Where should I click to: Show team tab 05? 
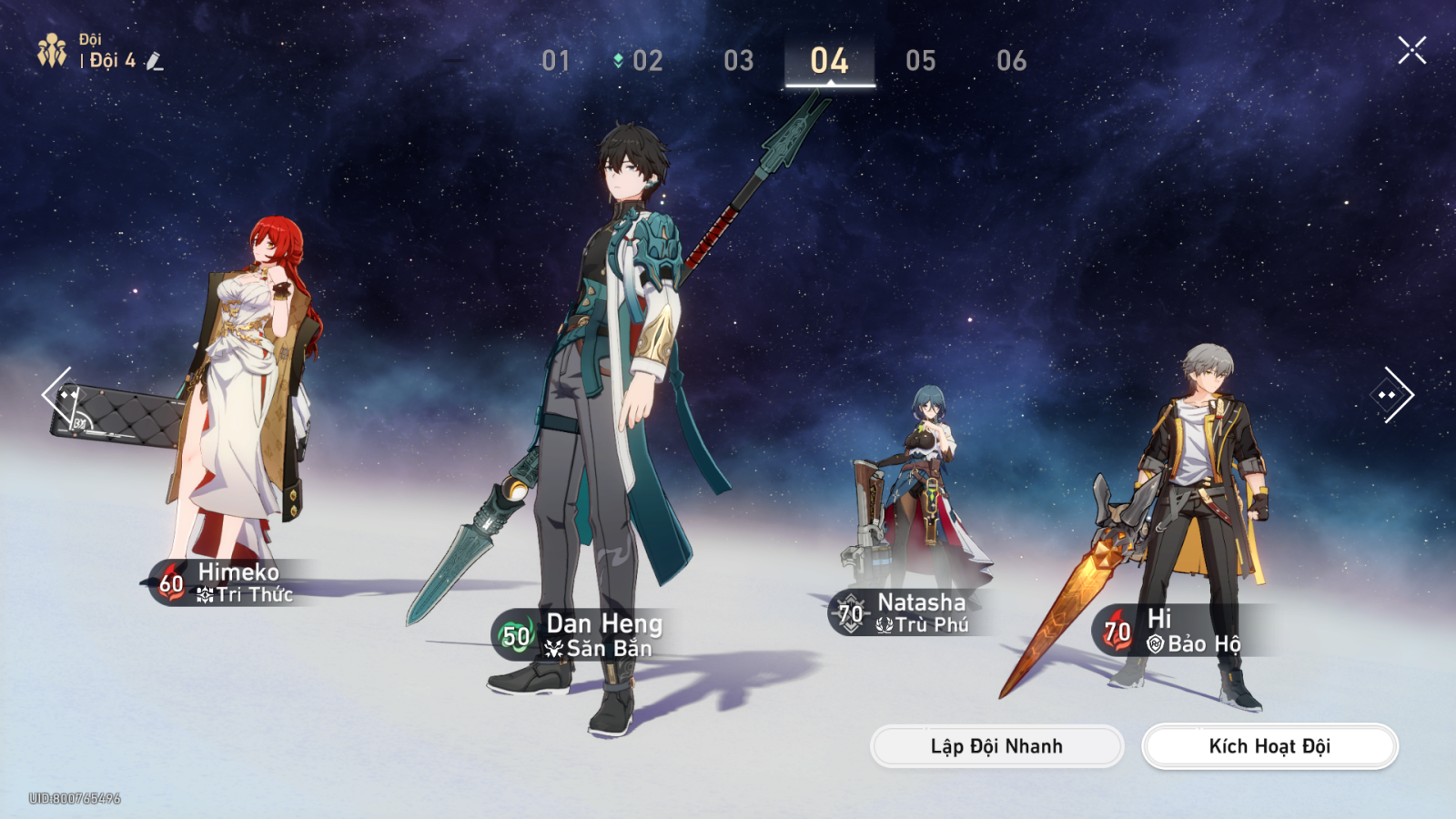point(920,61)
